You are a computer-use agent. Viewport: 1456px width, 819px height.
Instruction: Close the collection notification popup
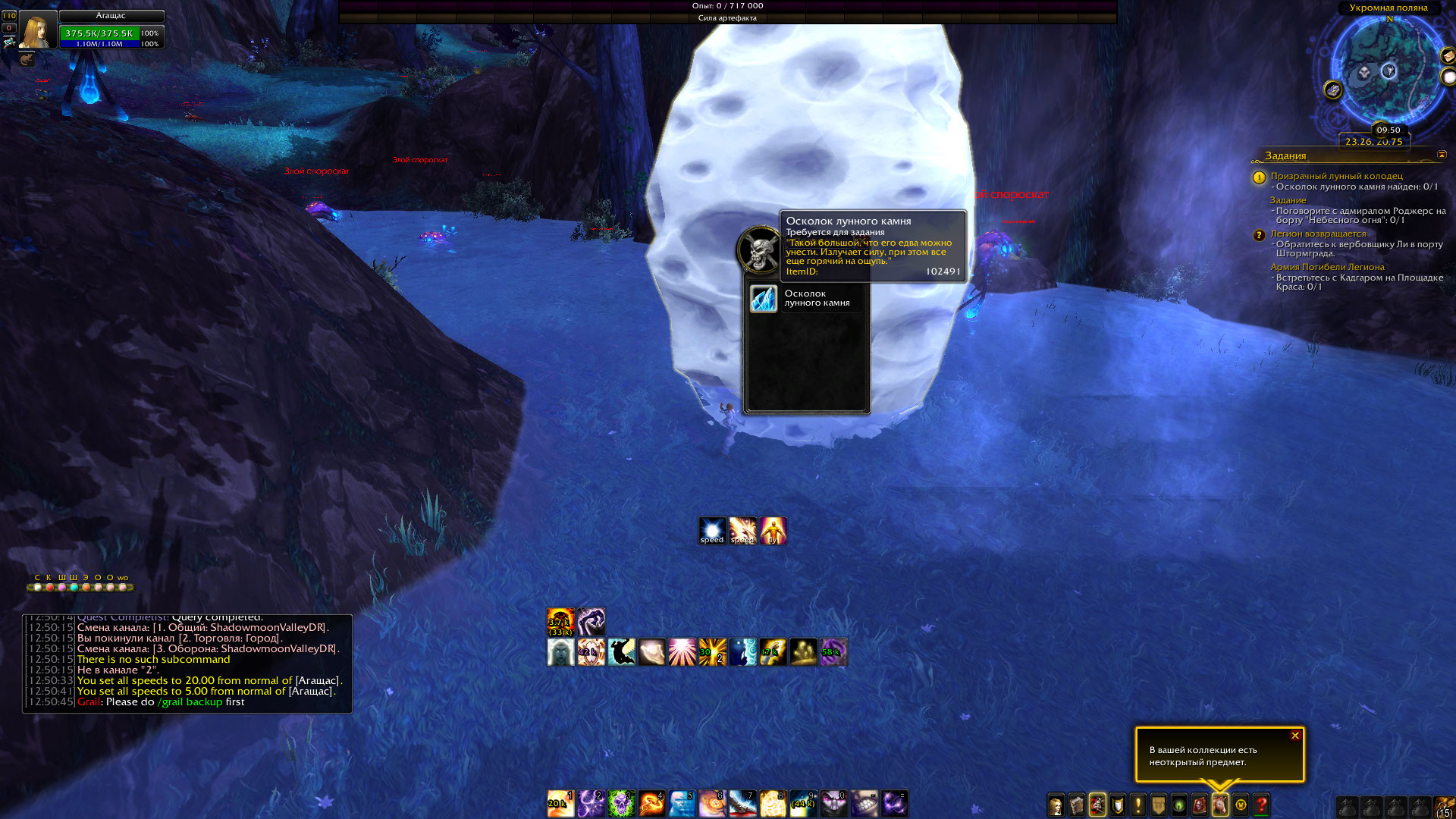coord(1295,736)
